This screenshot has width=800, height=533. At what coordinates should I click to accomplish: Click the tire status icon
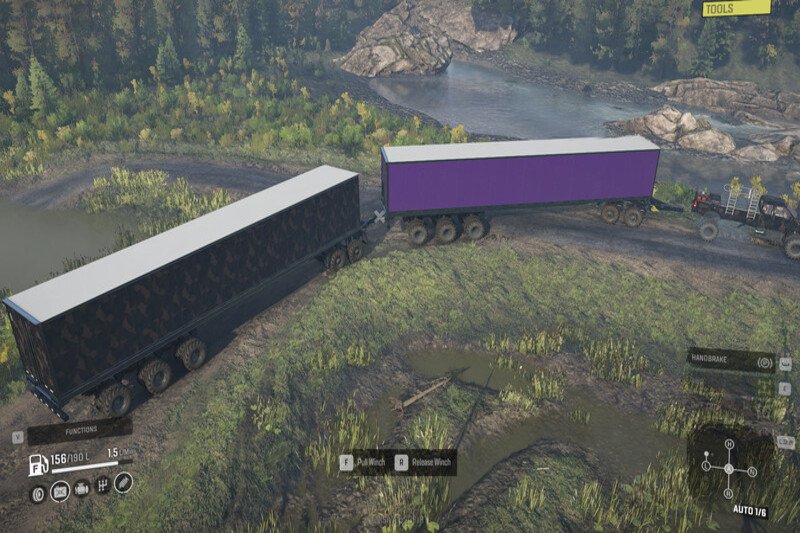(x=38, y=492)
